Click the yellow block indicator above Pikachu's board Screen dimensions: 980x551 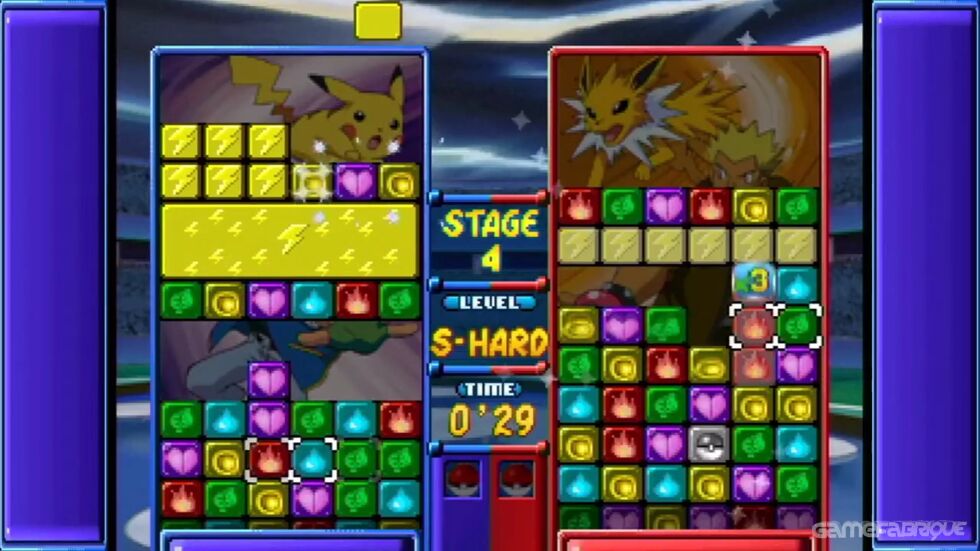(x=378, y=20)
